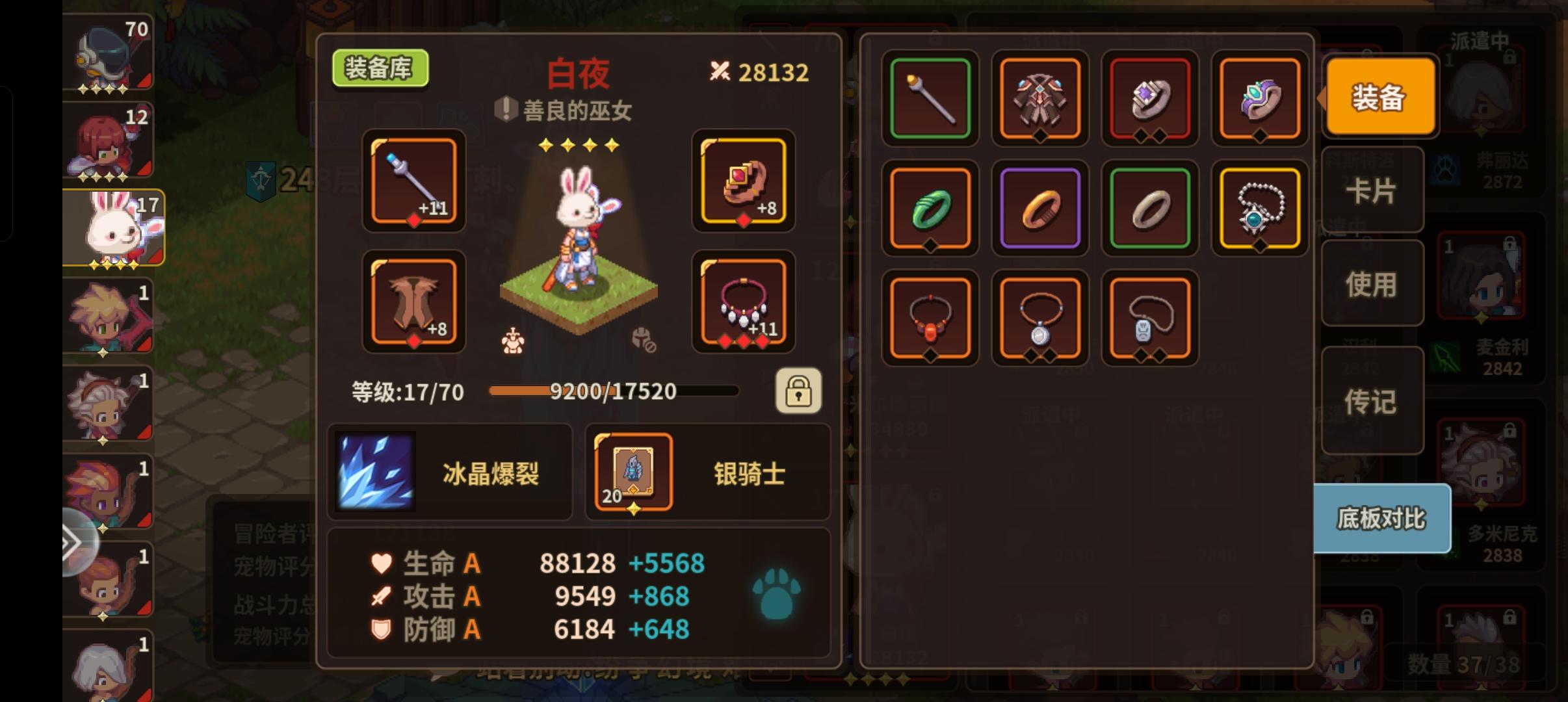Select the equipped staff weapon +11

point(413,183)
